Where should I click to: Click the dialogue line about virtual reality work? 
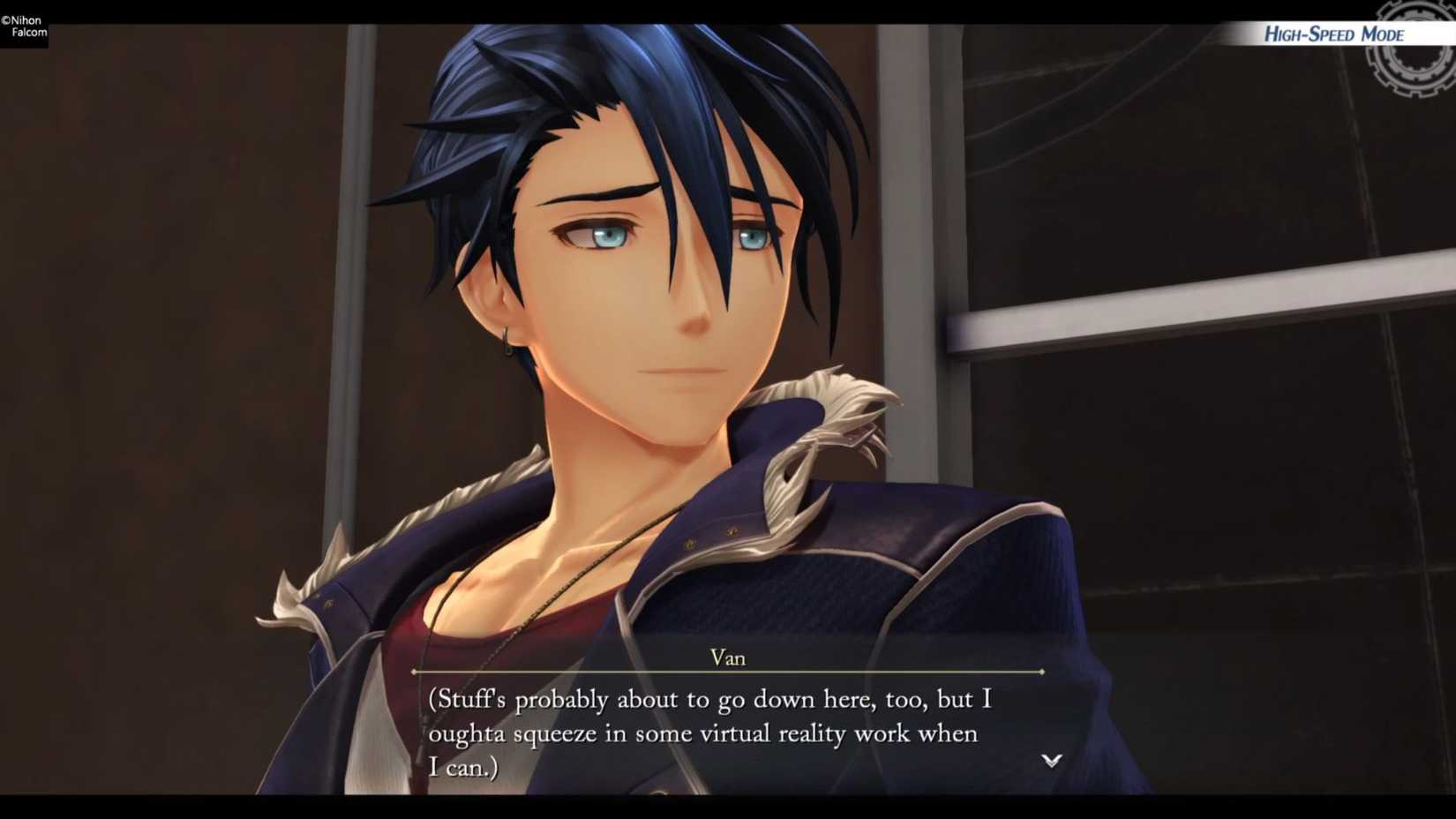pyautogui.click(x=702, y=733)
